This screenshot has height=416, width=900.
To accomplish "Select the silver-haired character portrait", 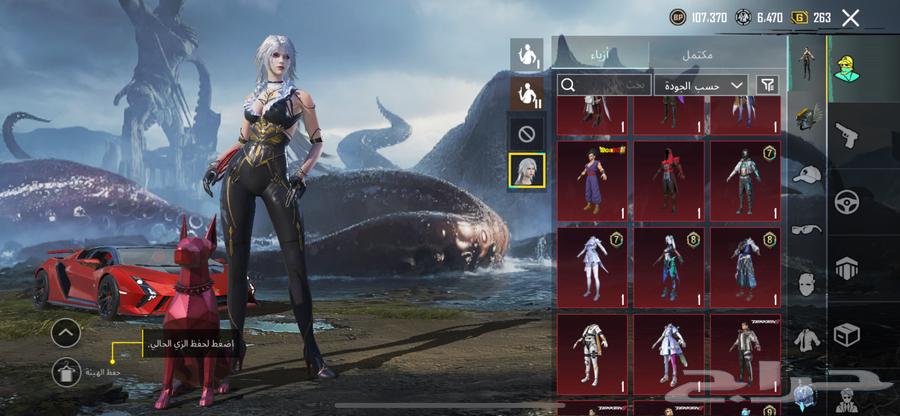I will click(527, 171).
